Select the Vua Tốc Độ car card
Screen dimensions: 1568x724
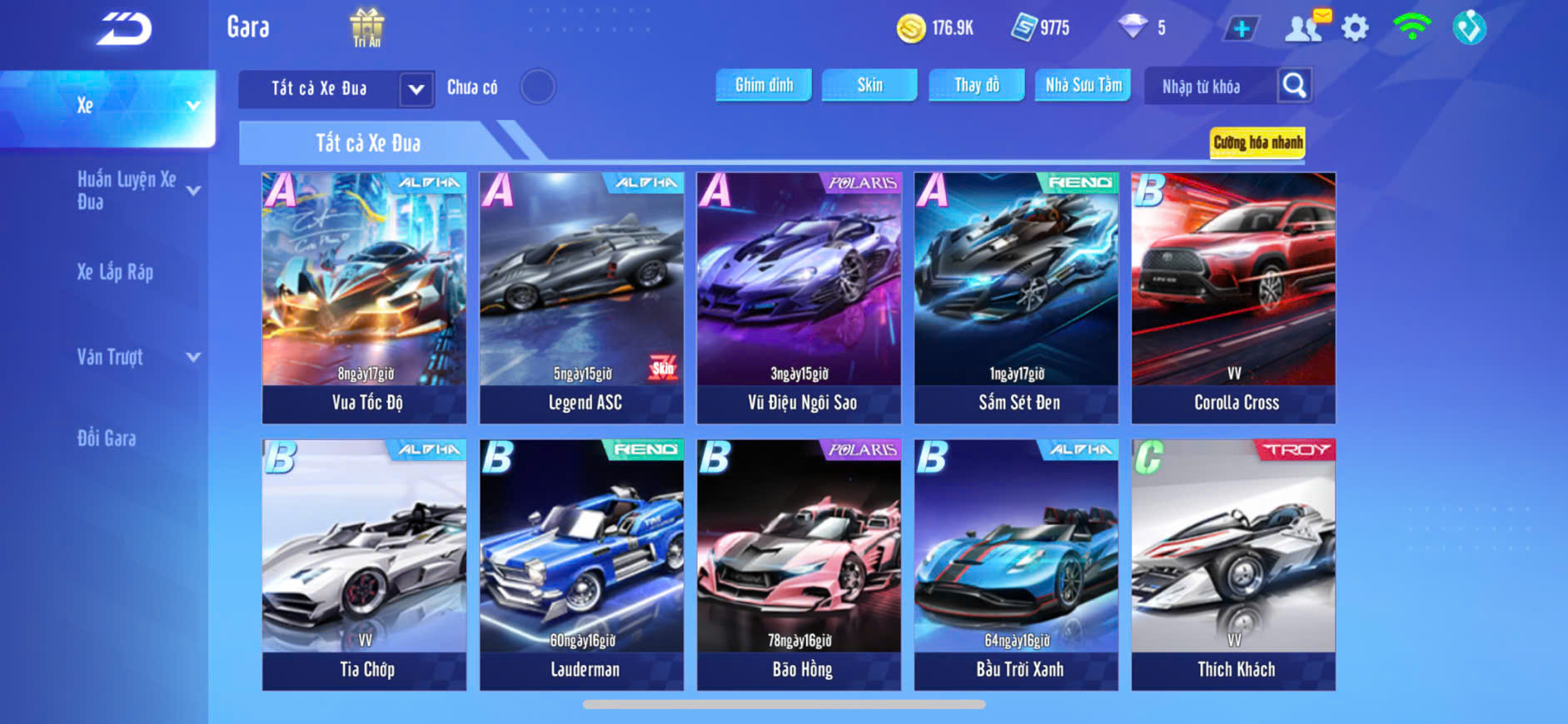(x=365, y=297)
